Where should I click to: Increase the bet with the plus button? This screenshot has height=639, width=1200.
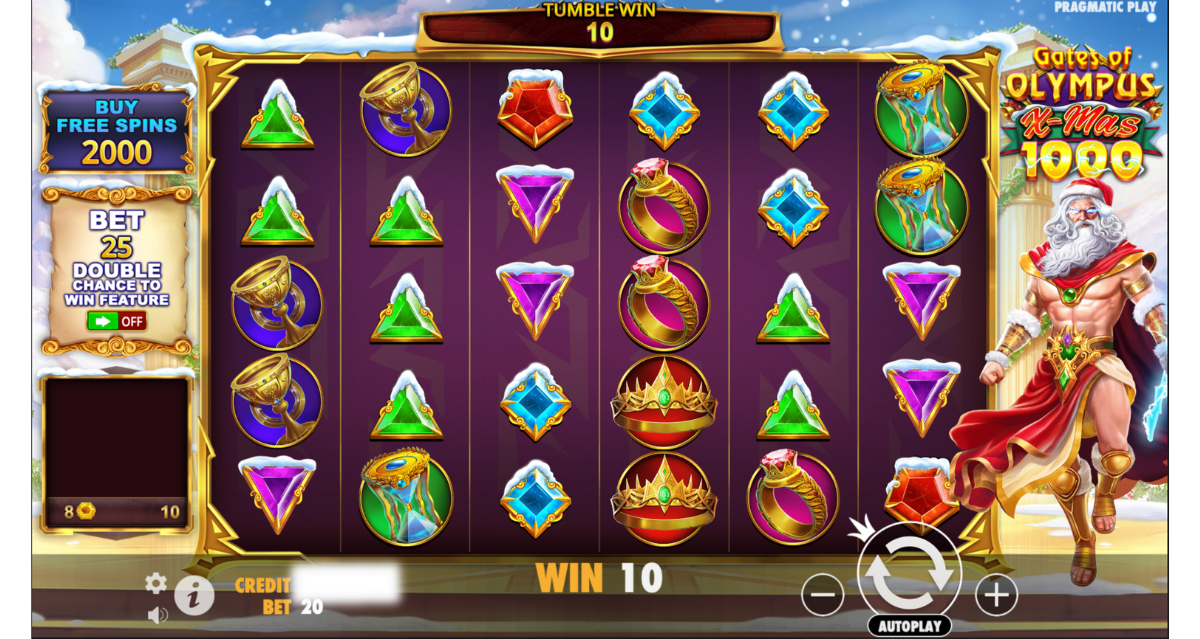(996, 596)
